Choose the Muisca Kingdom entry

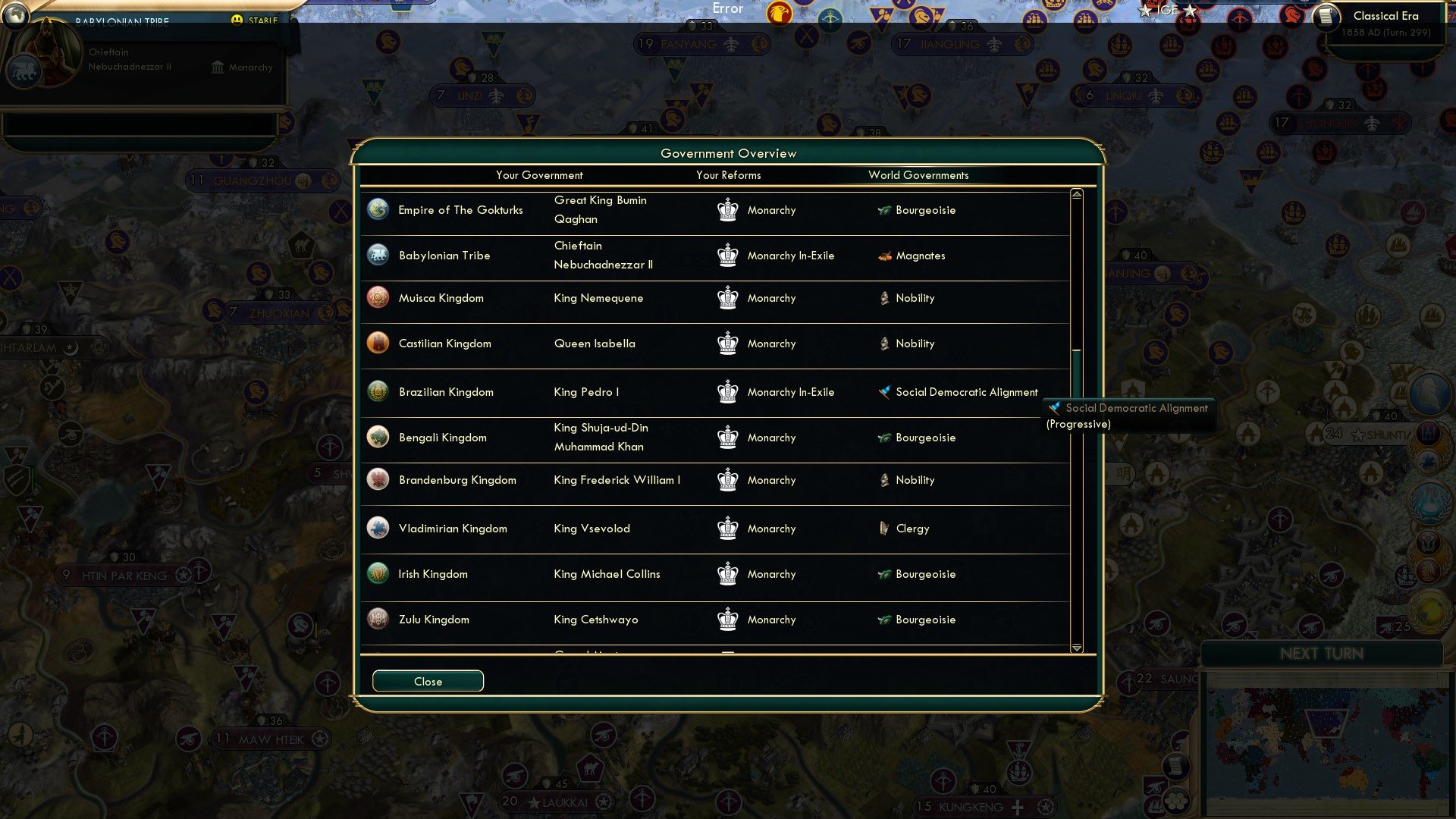441,298
